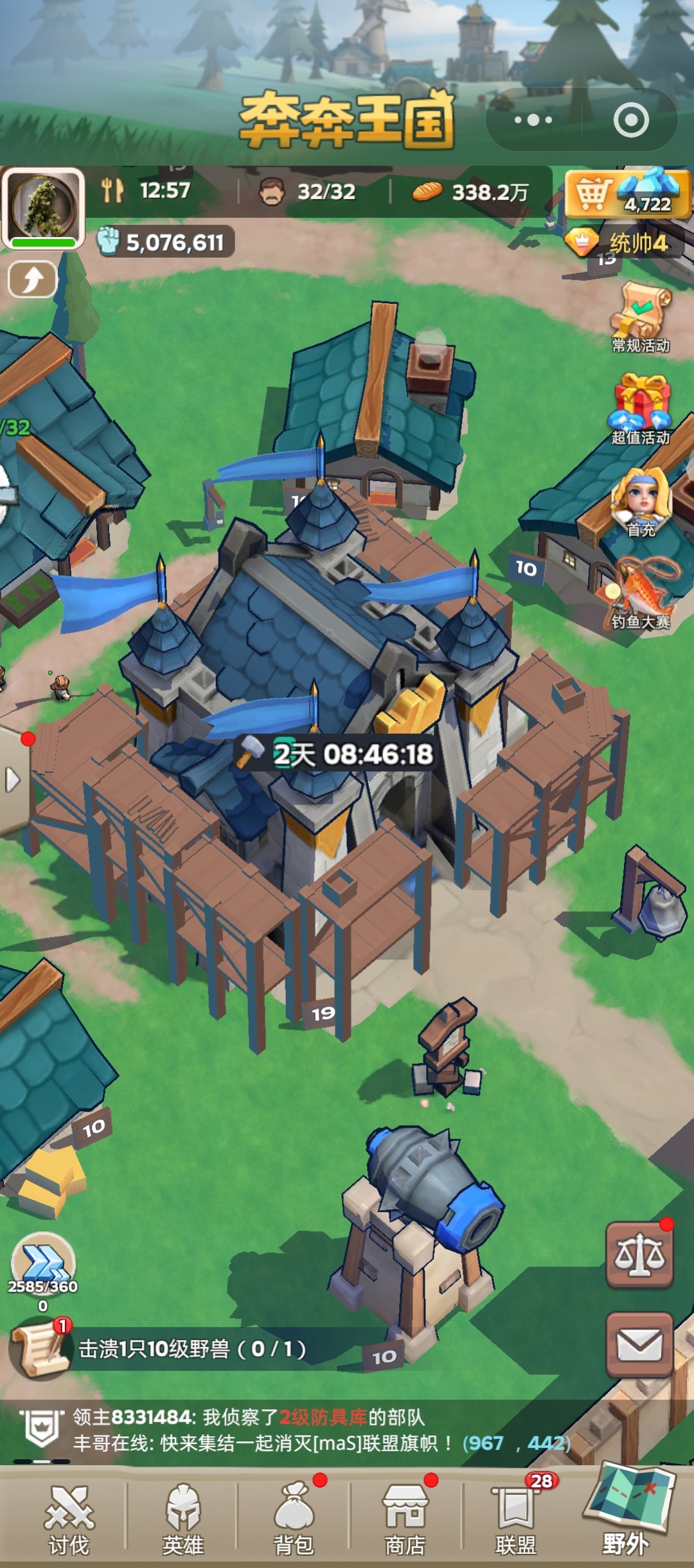The height and width of the screenshot is (1568, 694).
Task: Open the mail envelope button
Action: (639, 1345)
